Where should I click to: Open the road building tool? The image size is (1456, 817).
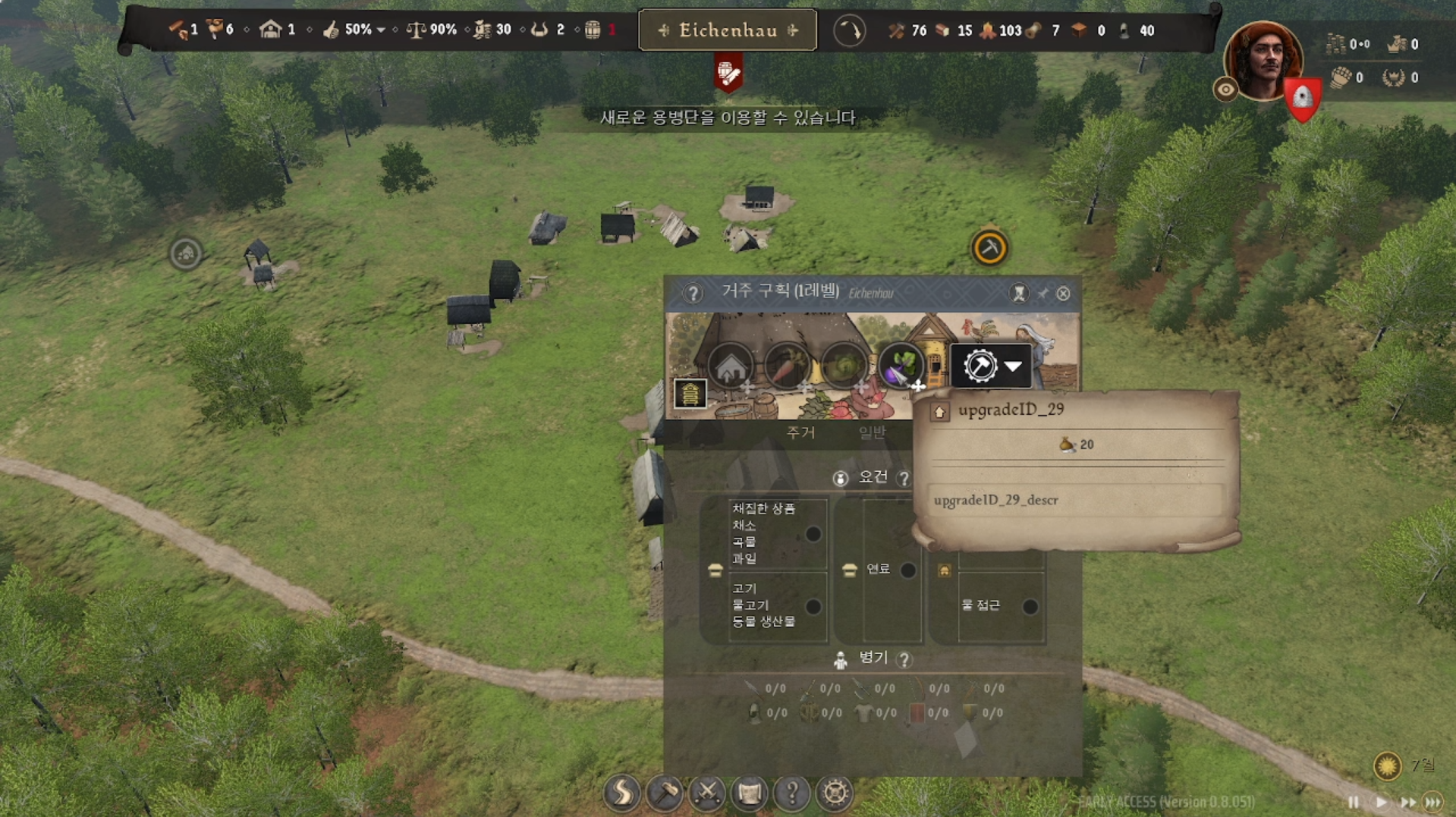[x=621, y=793]
